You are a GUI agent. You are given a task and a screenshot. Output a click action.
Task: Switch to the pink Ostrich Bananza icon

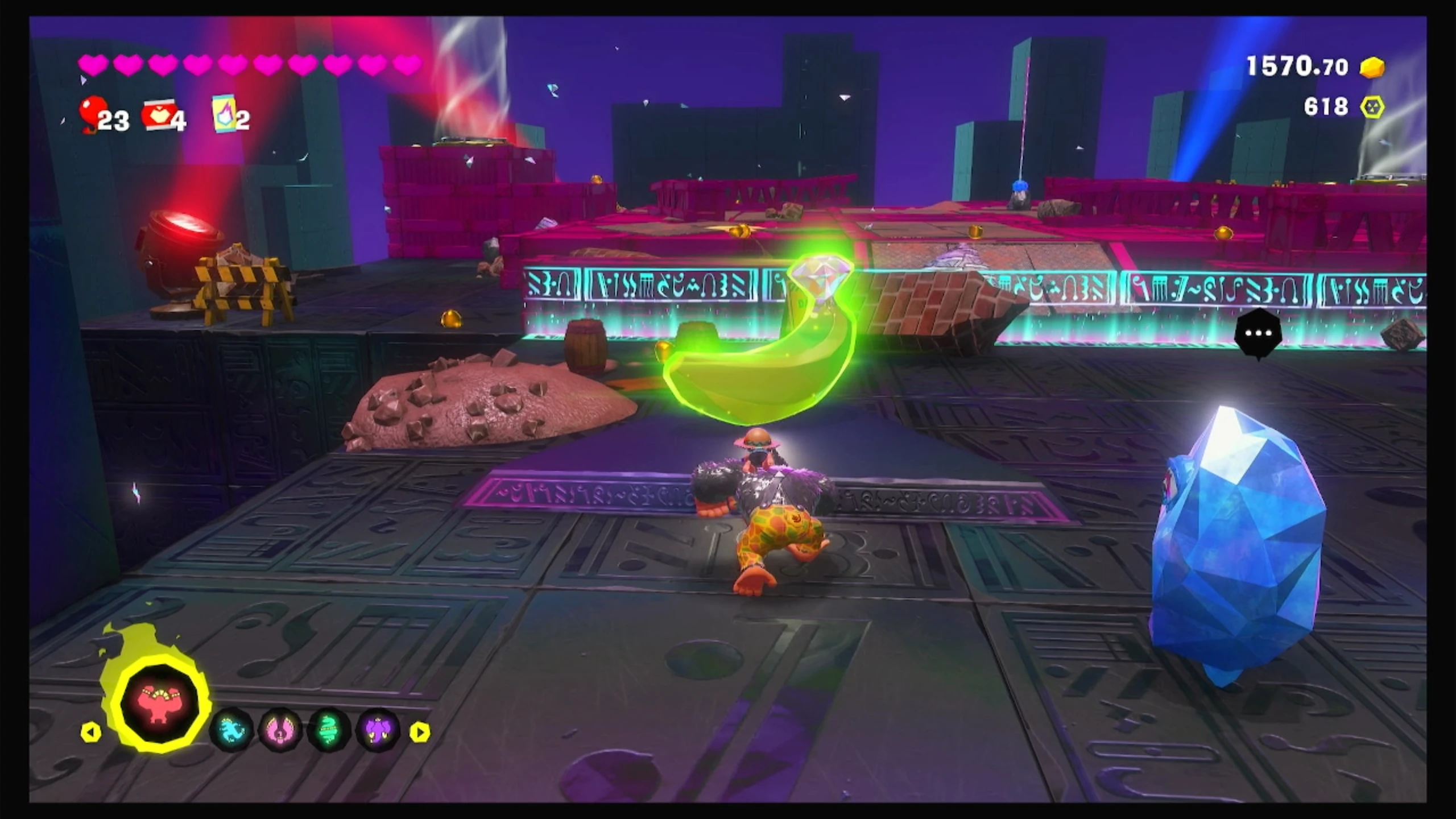click(280, 730)
